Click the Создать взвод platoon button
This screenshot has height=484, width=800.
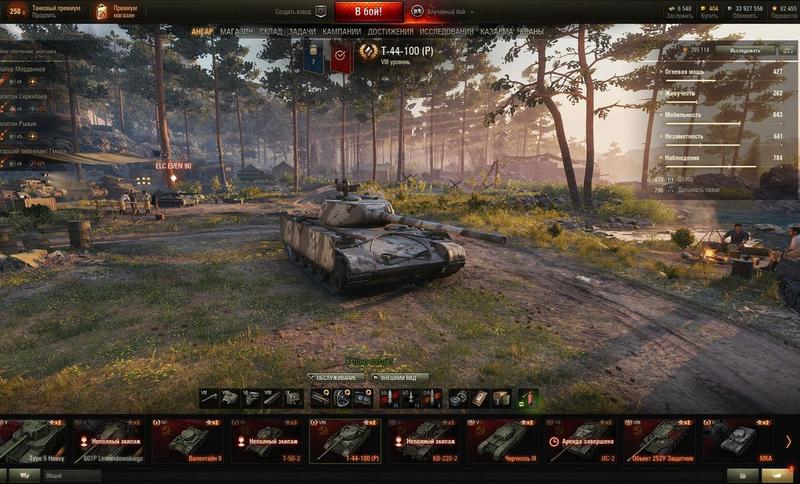[301, 12]
